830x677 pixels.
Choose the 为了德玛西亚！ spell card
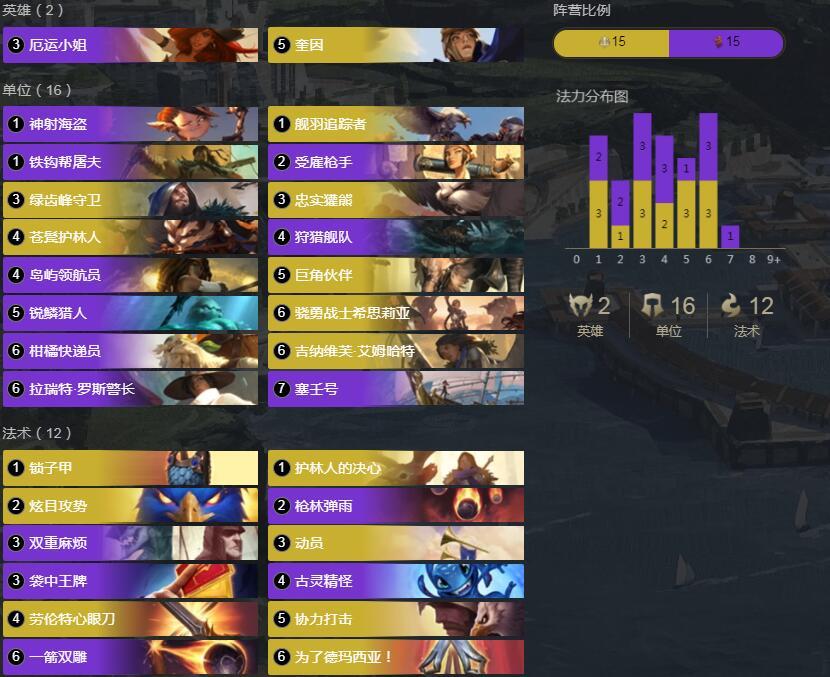click(x=395, y=657)
